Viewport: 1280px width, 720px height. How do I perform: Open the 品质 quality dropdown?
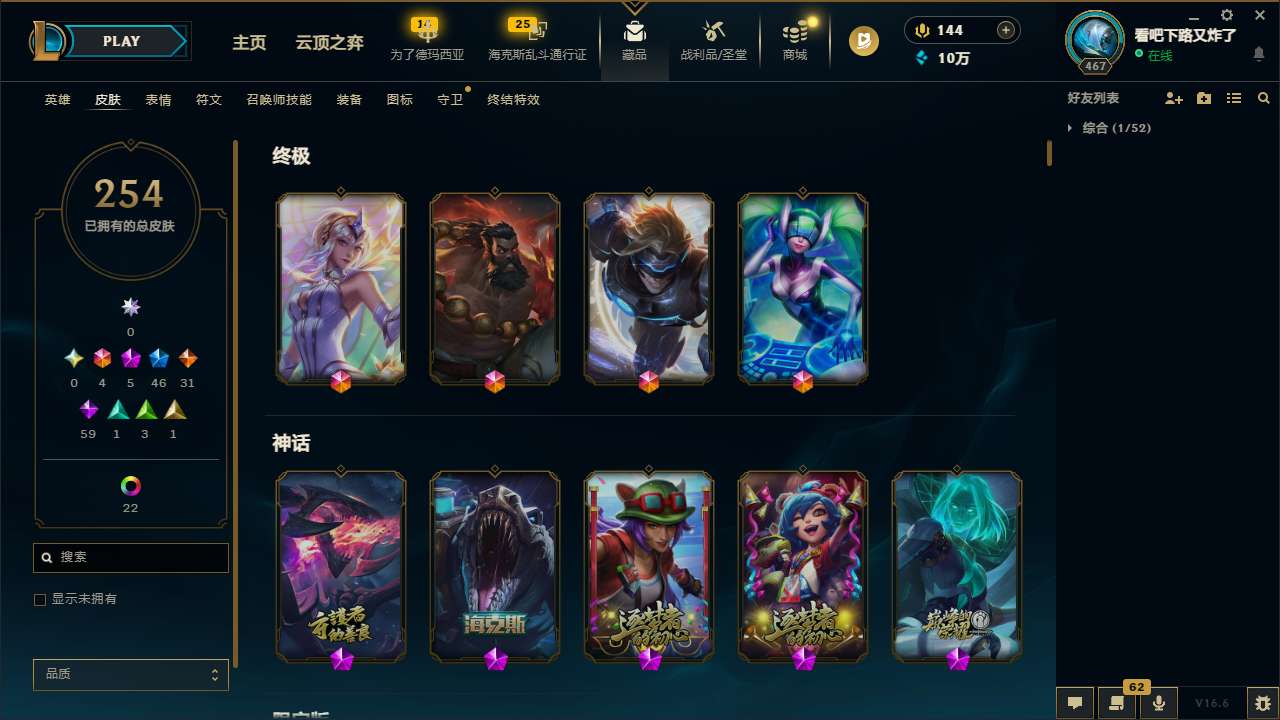(x=130, y=674)
